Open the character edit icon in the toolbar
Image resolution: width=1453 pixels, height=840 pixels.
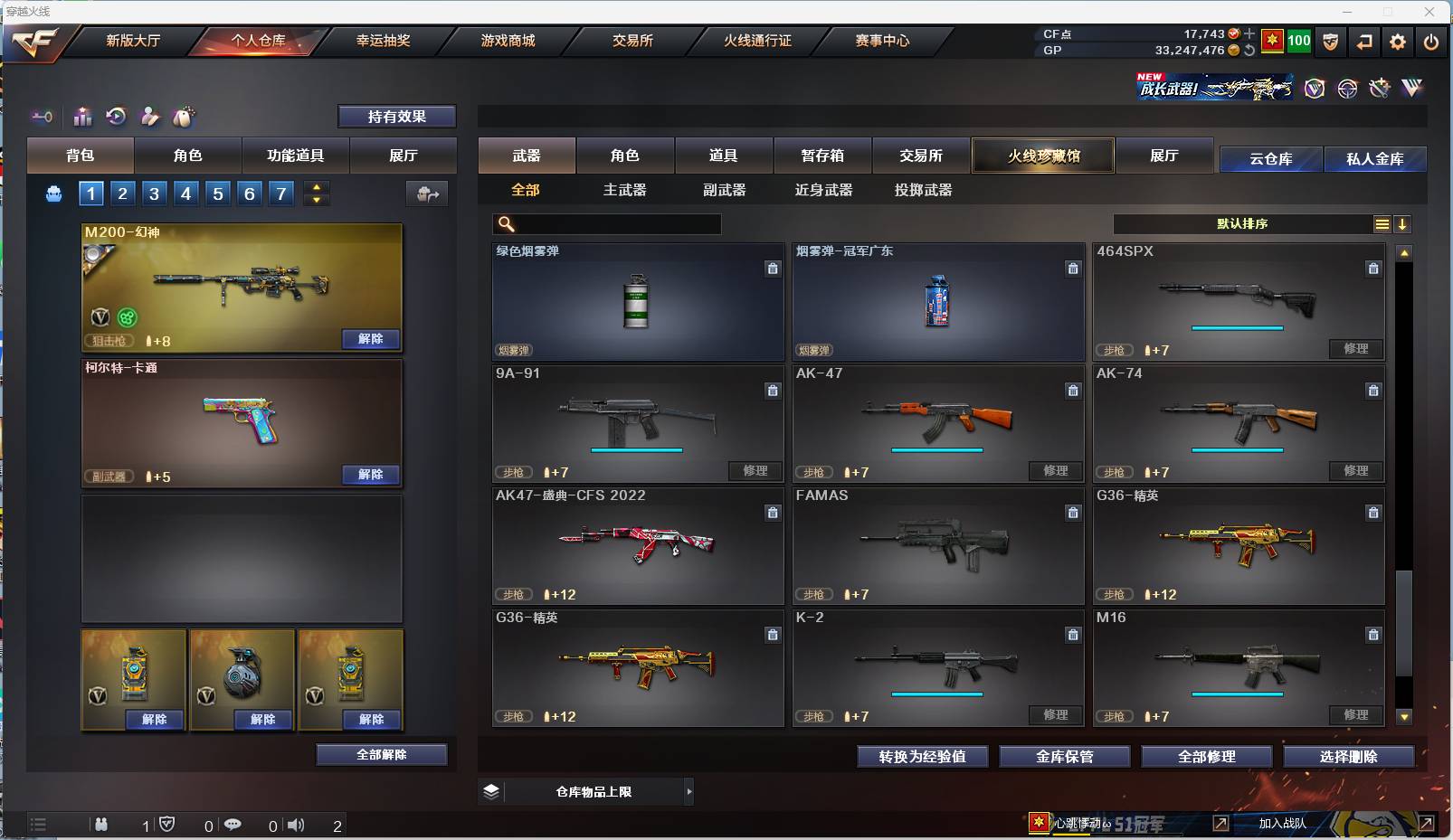(x=150, y=117)
